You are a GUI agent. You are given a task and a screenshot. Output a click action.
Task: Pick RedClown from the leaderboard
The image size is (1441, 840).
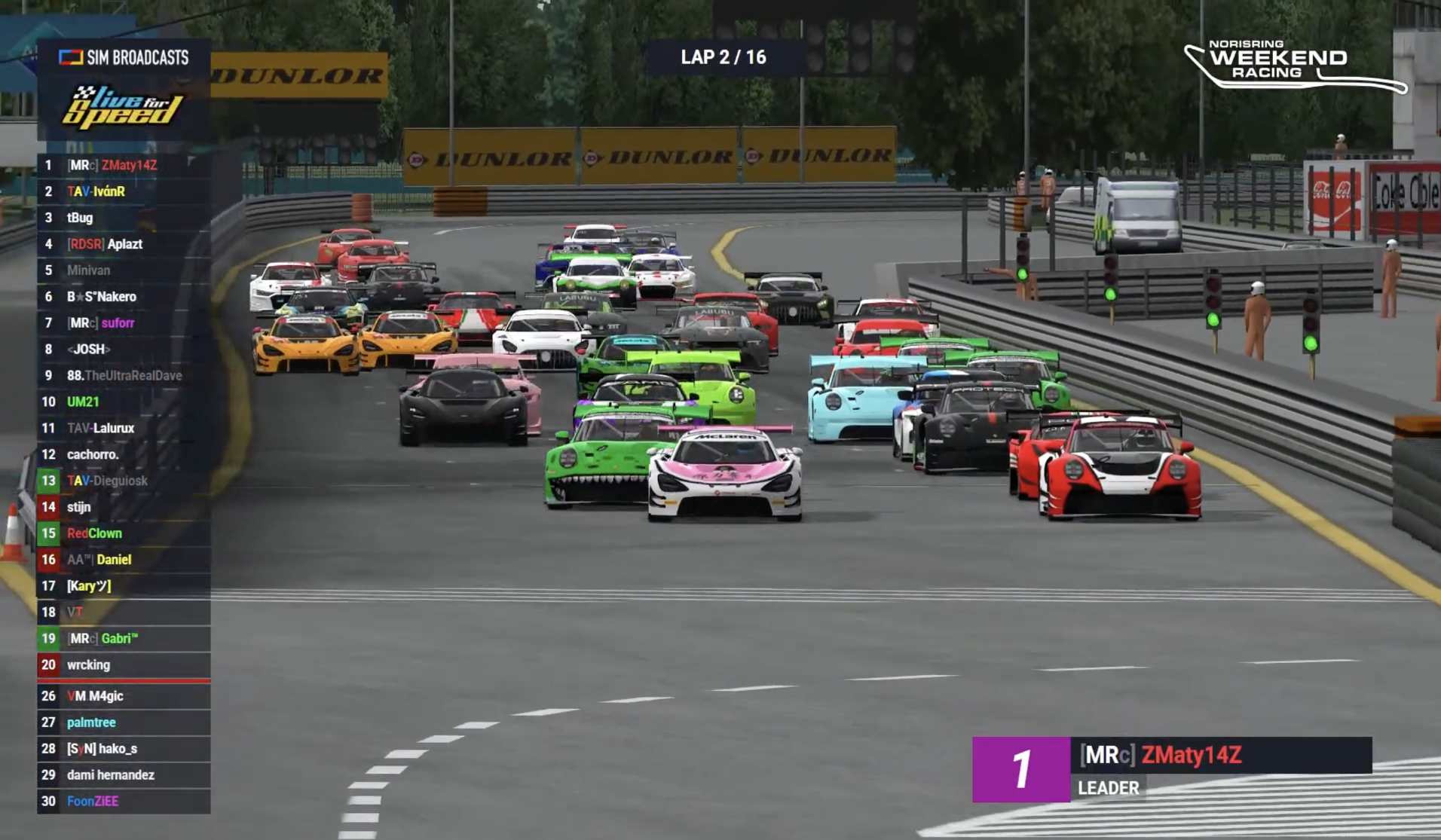(x=124, y=533)
